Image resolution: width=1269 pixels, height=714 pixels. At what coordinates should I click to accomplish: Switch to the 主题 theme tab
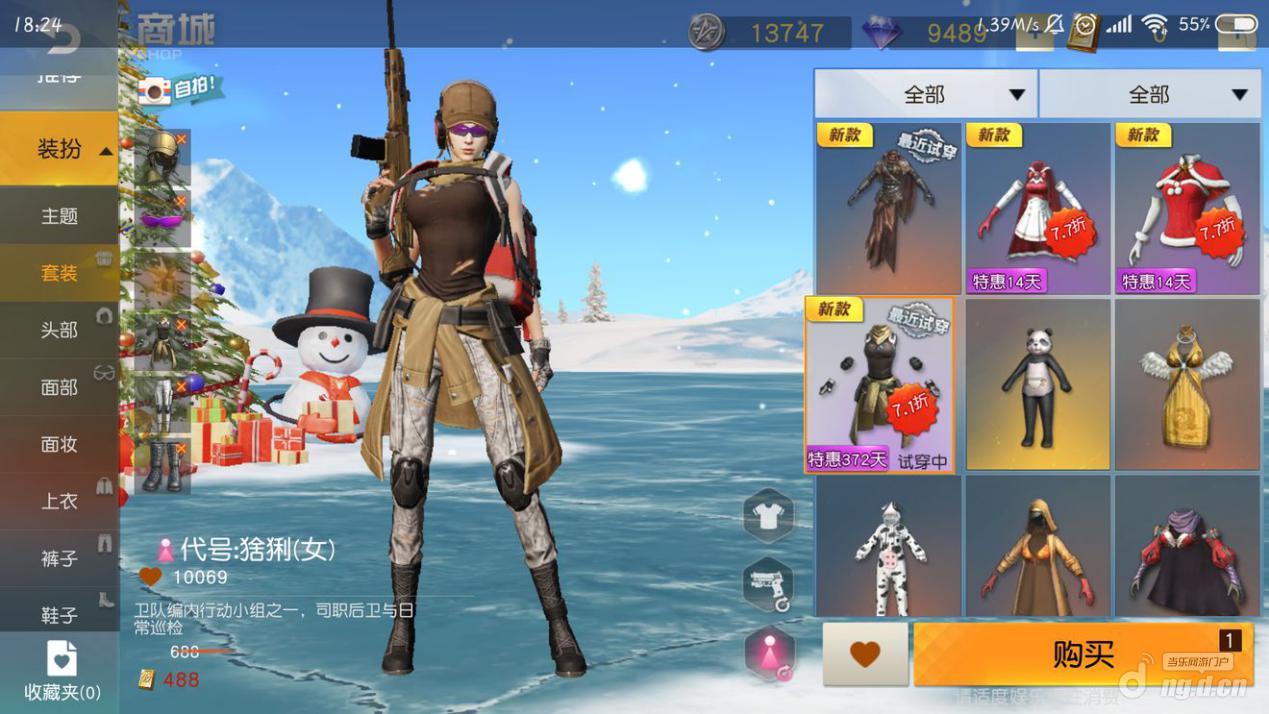pos(59,216)
